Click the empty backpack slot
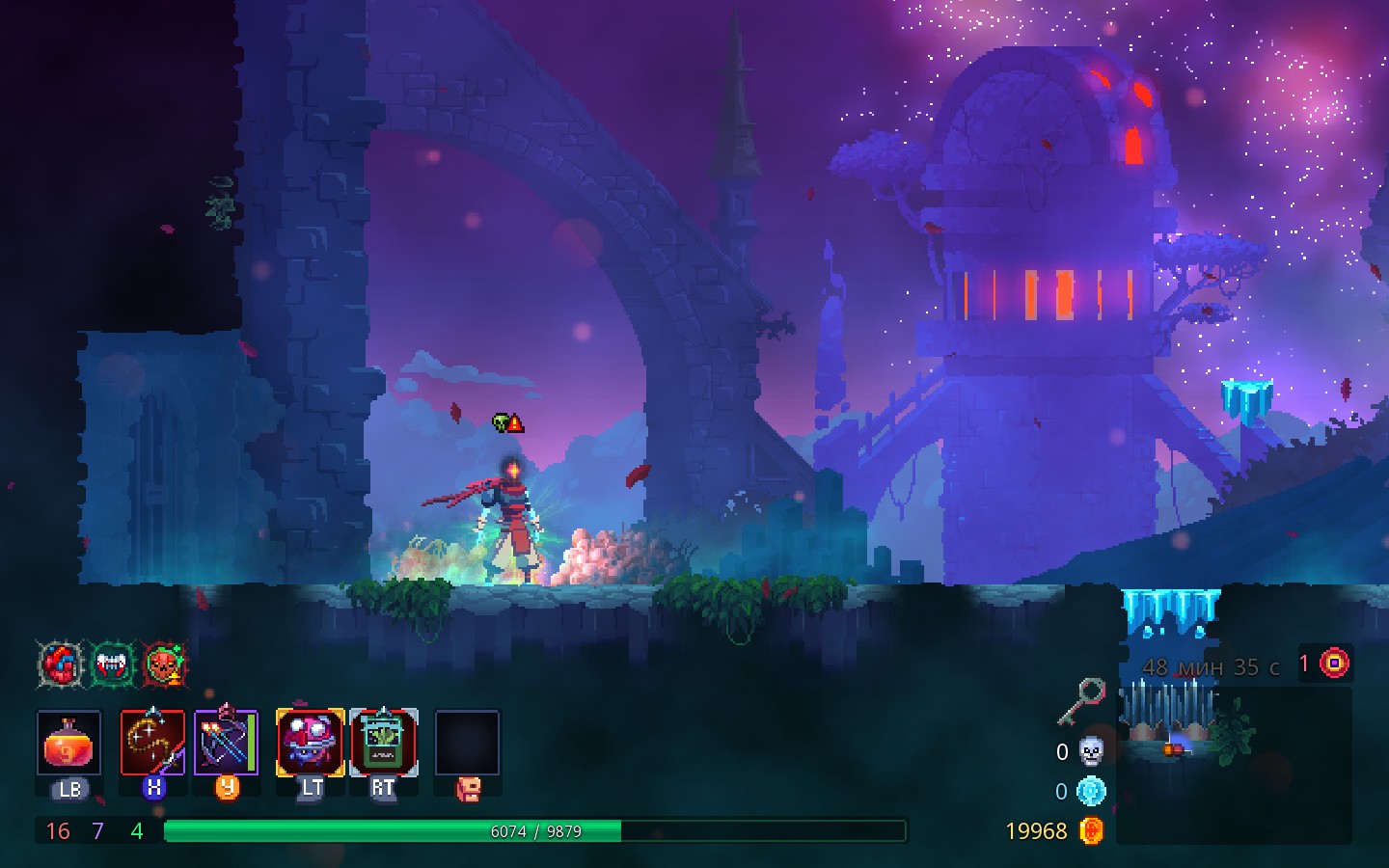Image resolution: width=1389 pixels, height=868 pixels. coord(467,743)
